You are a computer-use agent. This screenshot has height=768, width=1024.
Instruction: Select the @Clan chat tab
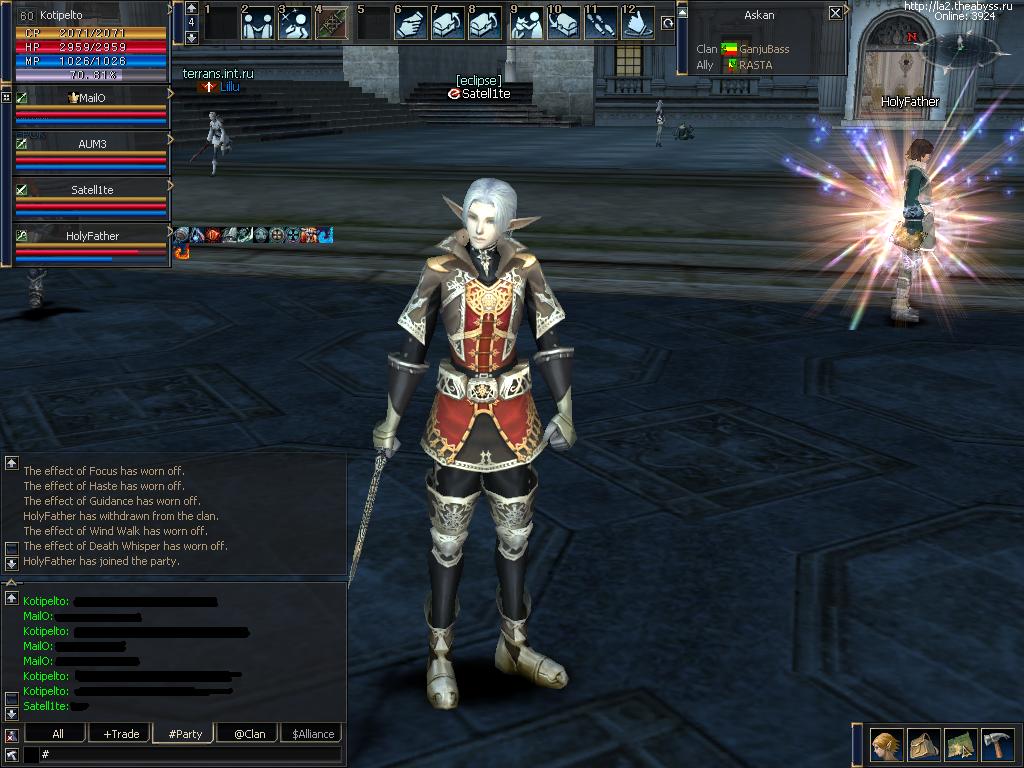[x=249, y=734]
